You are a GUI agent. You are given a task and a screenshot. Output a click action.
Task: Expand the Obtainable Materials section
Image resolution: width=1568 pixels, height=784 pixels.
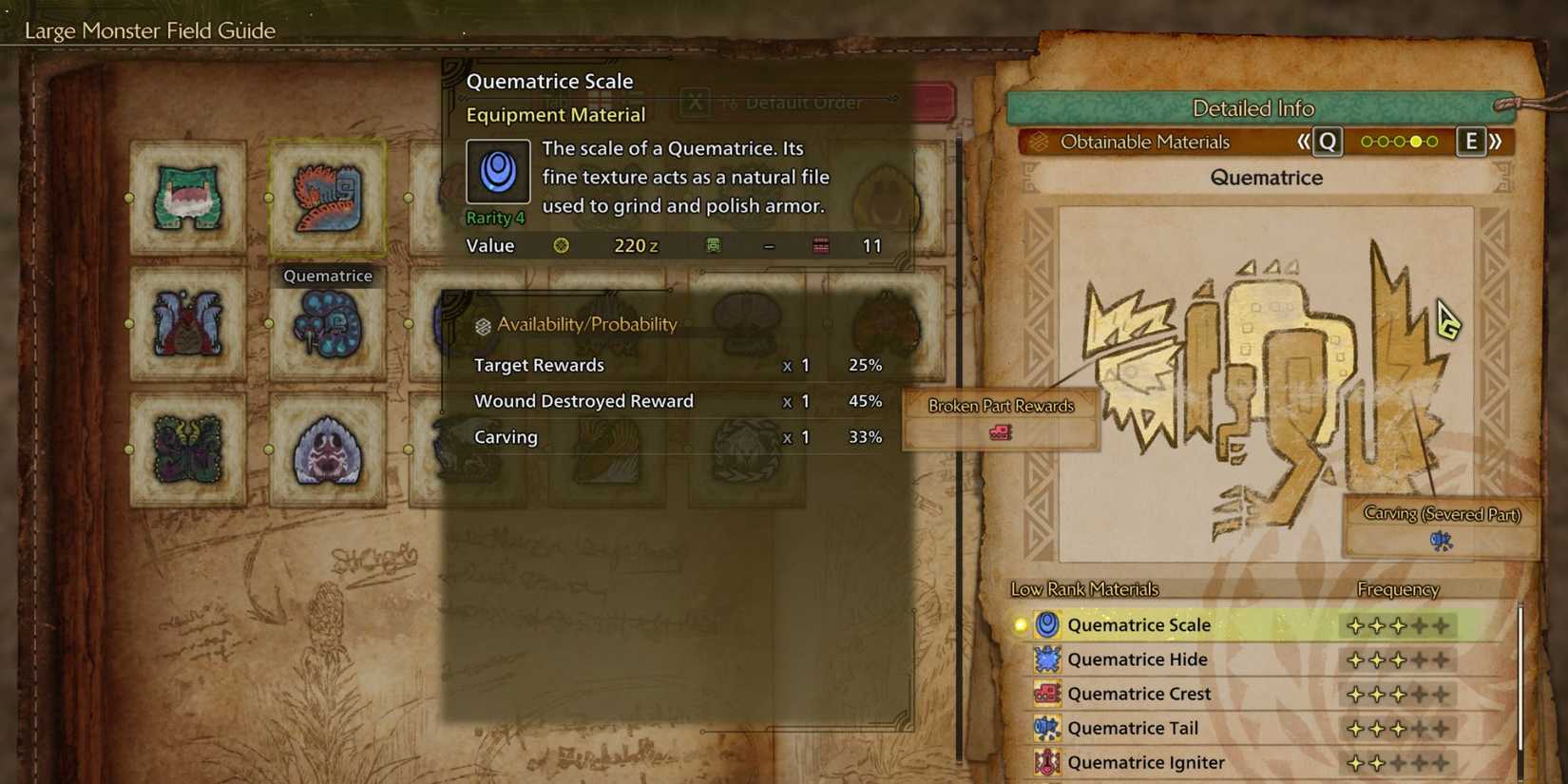1143,141
